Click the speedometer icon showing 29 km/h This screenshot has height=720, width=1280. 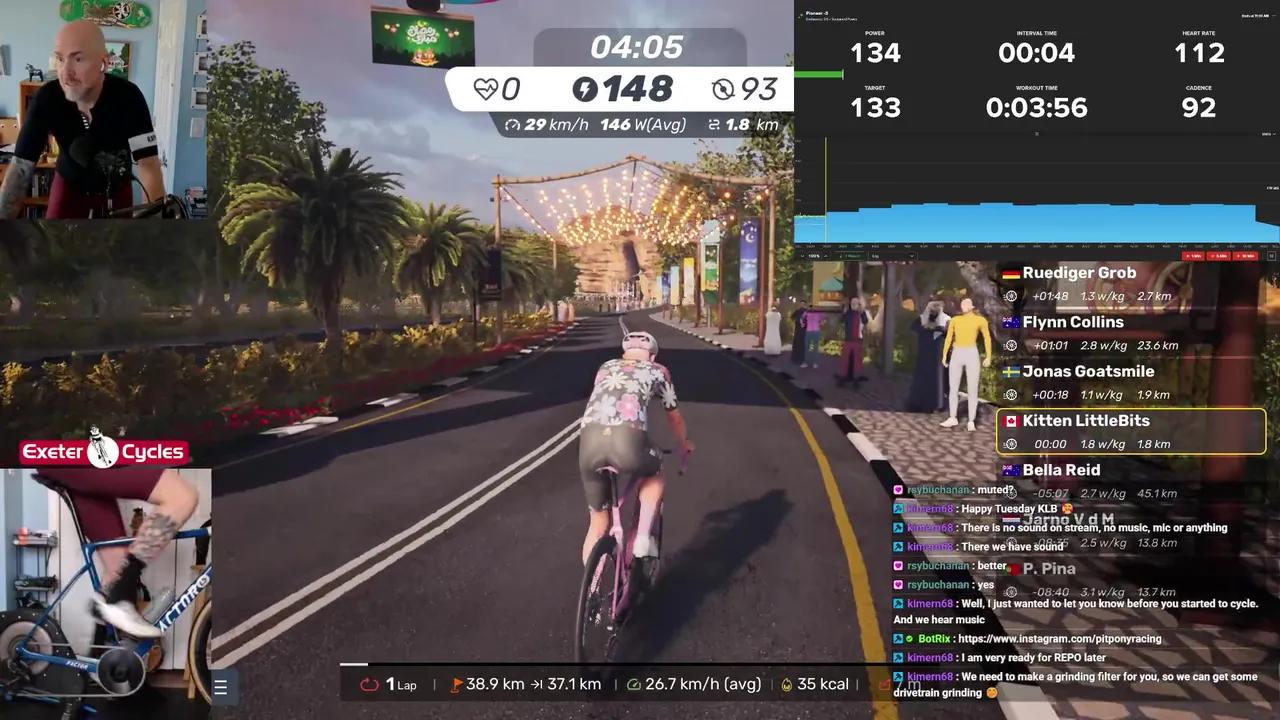[514, 125]
